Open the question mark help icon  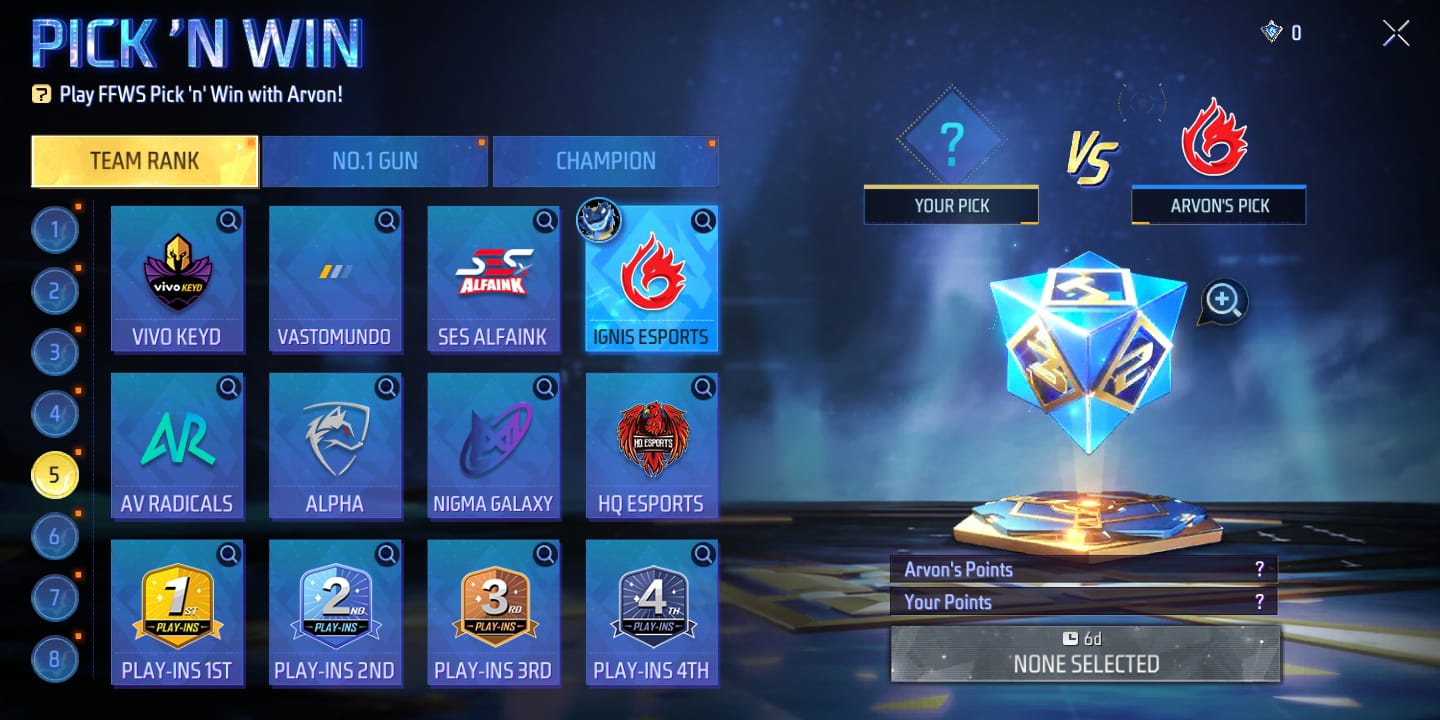(41, 95)
